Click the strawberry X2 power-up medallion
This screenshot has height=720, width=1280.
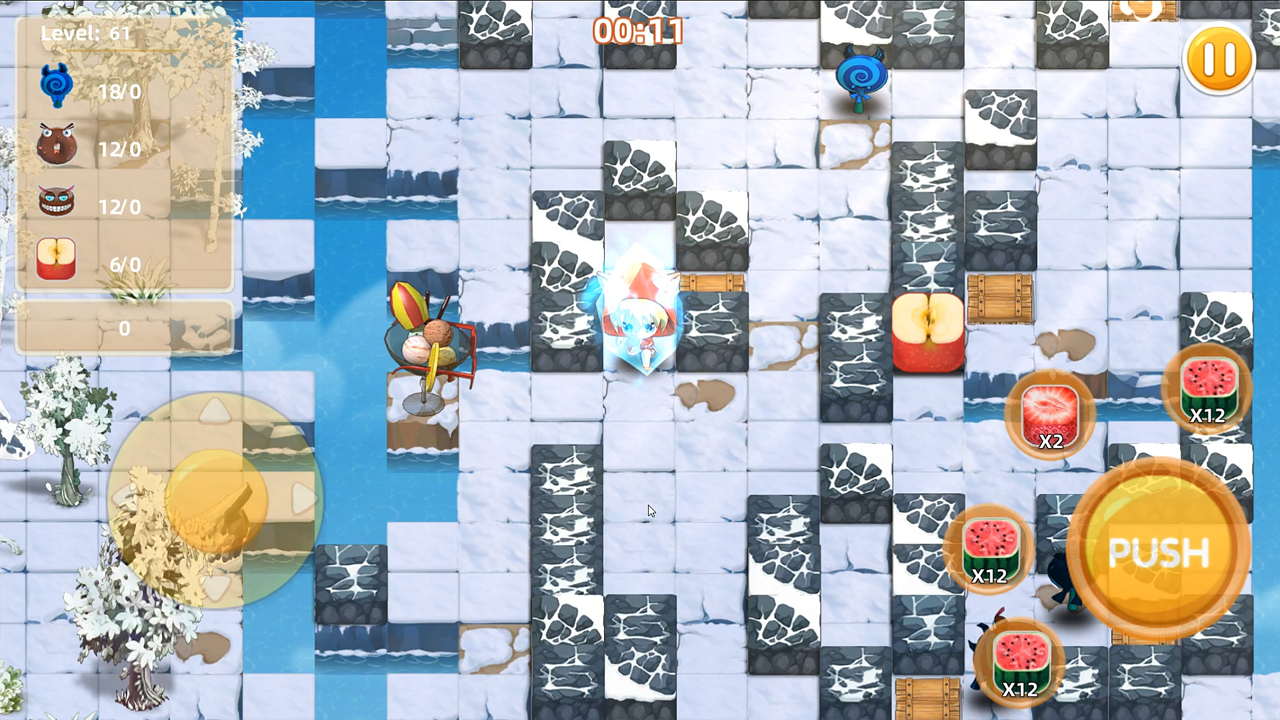(1050, 415)
